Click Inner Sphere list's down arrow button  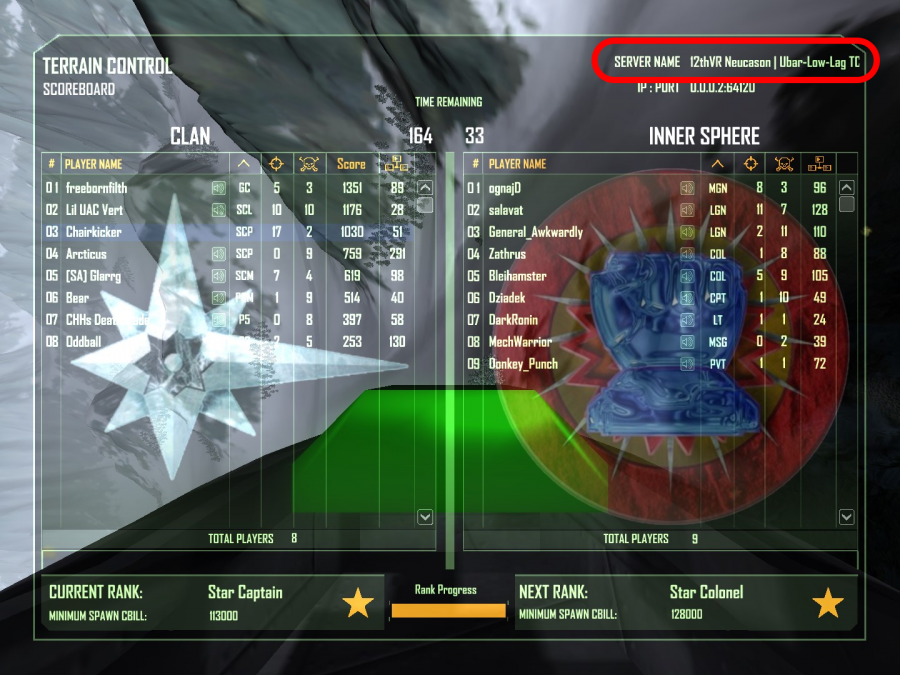point(847,517)
